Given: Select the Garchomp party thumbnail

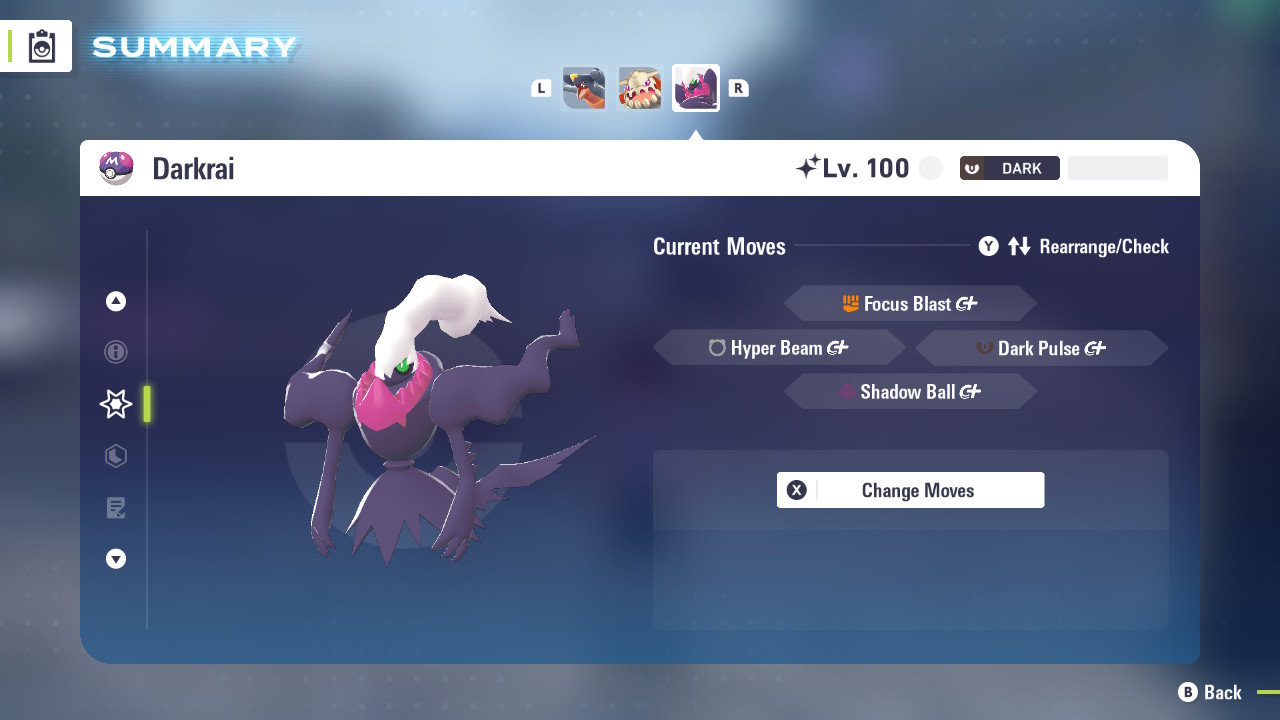Looking at the screenshot, I should coord(583,87).
